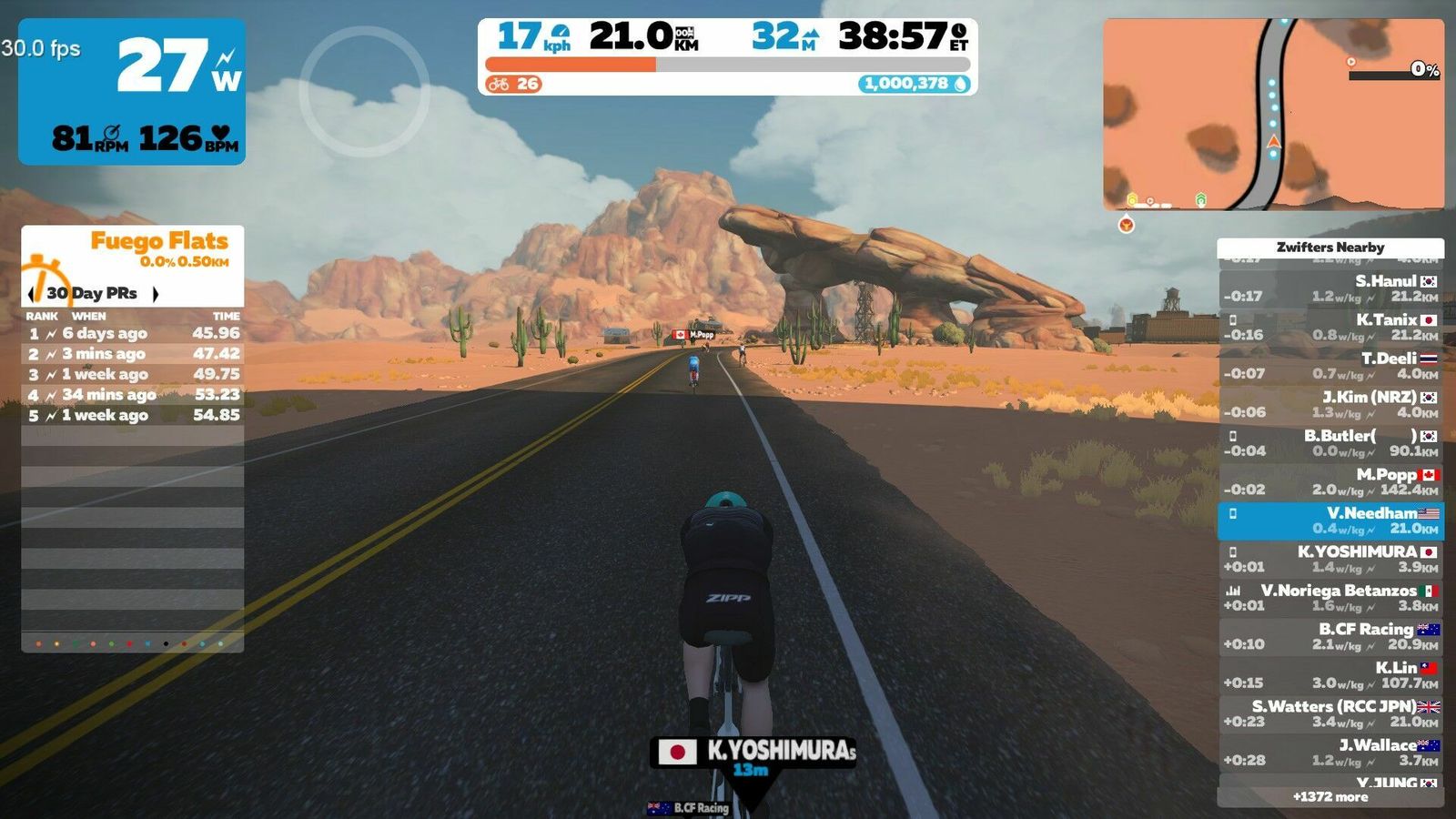1456x819 pixels.
Task: Show previous Fuego Flats leaderboard view
Action: click(x=33, y=294)
